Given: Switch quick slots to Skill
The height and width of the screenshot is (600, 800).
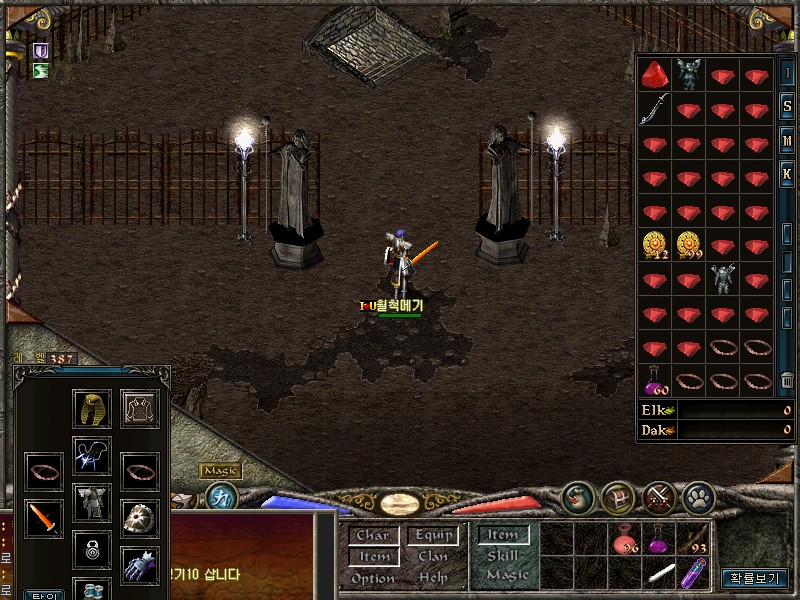Looking at the screenshot, I should point(503,556).
